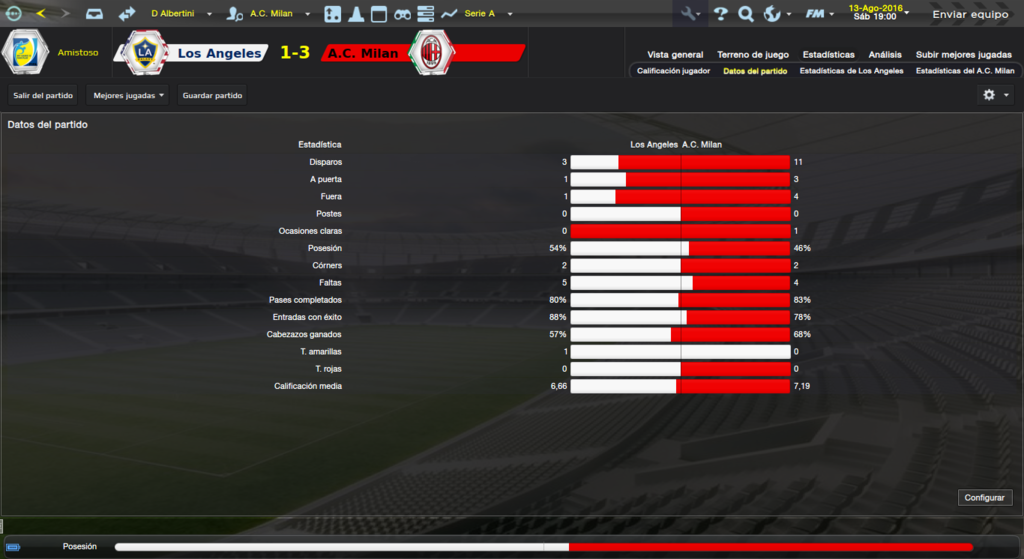View Estadísticas del A.C. Milan
1024x559 pixels.
click(965, 71)
